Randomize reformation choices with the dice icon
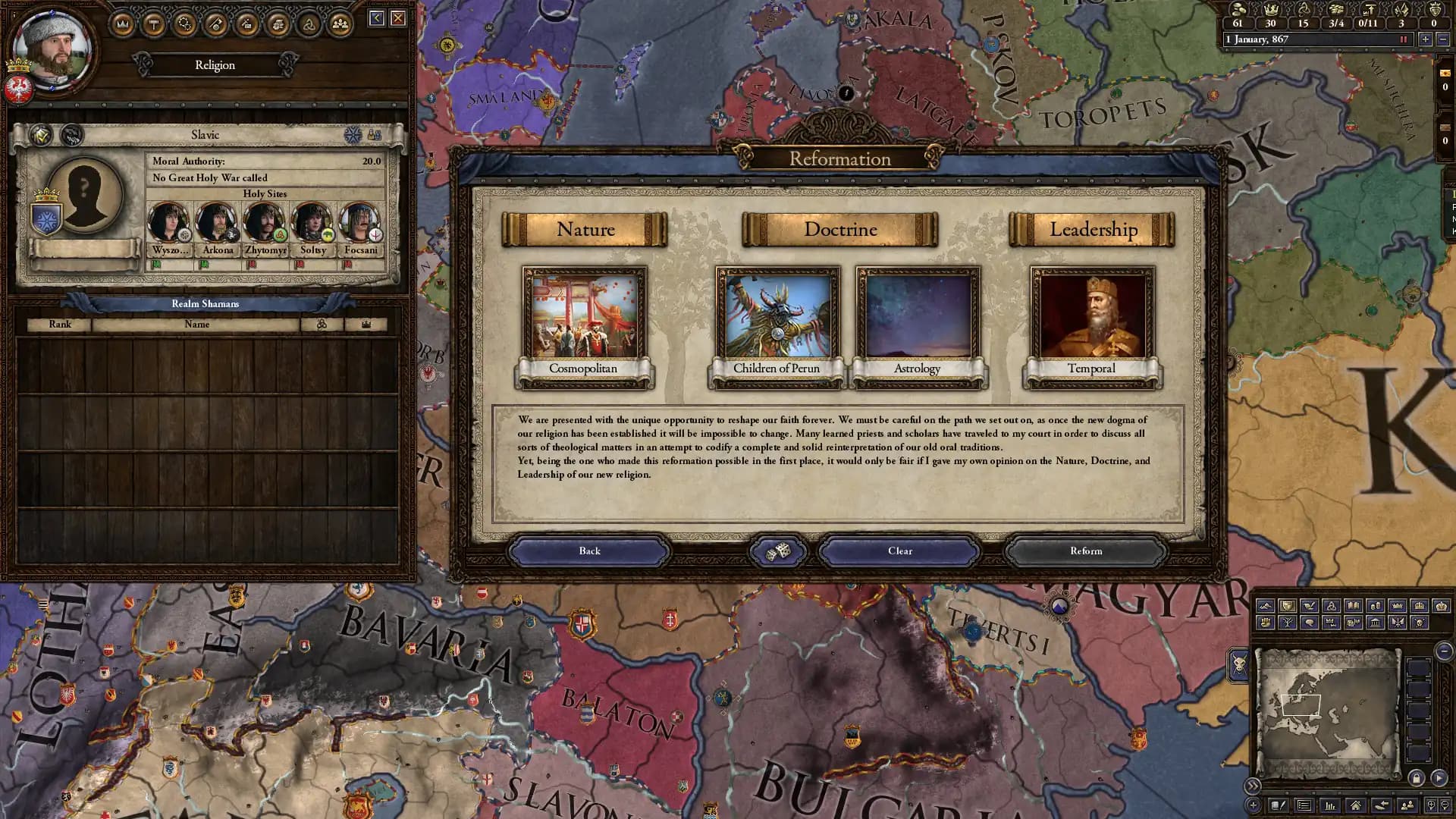 [x=779, y=551]
